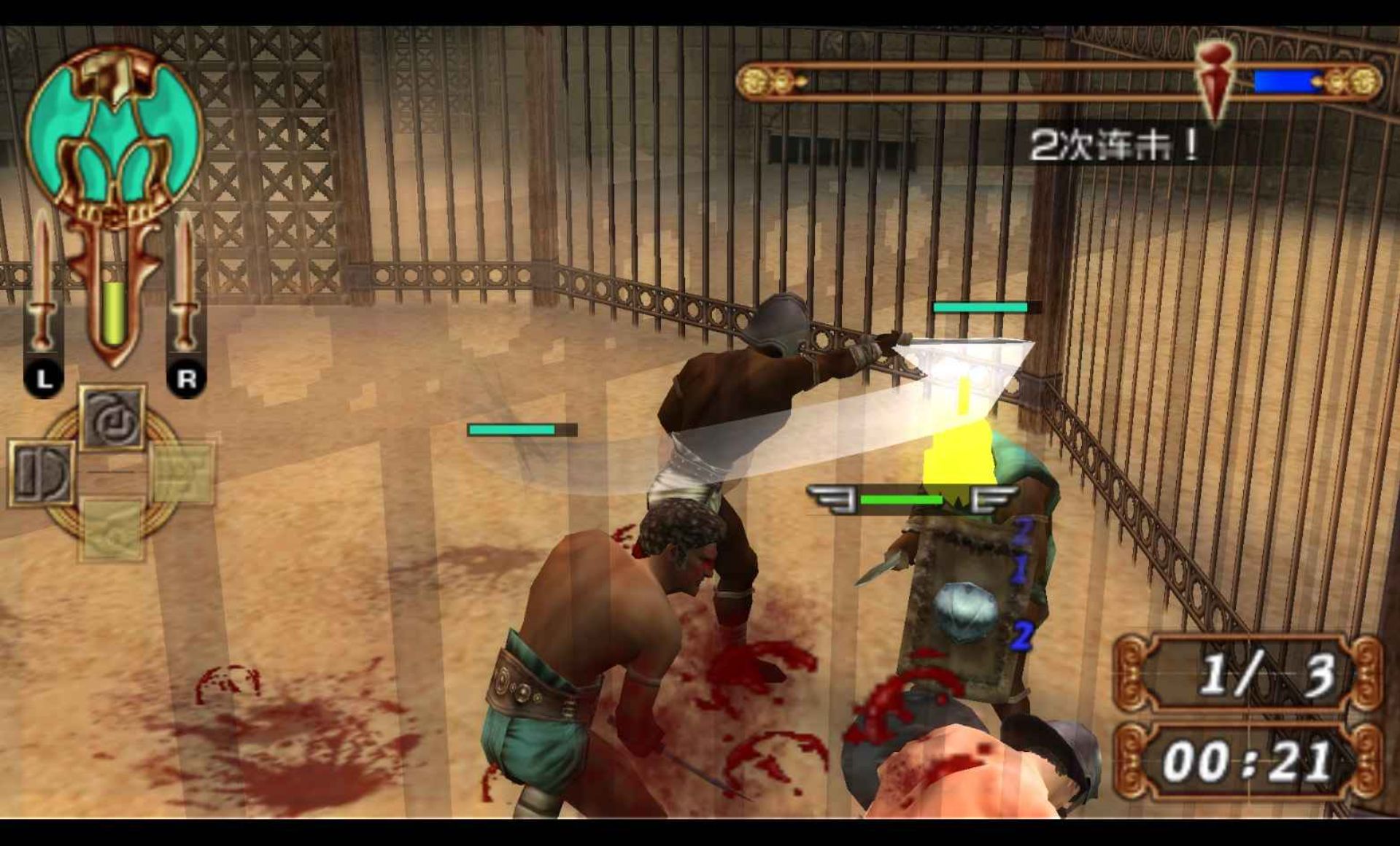Click the right-hand sword weapon icon
The width and height of the screenshot is (1400, 846).
pyautogui.click(x=185, y=281)
